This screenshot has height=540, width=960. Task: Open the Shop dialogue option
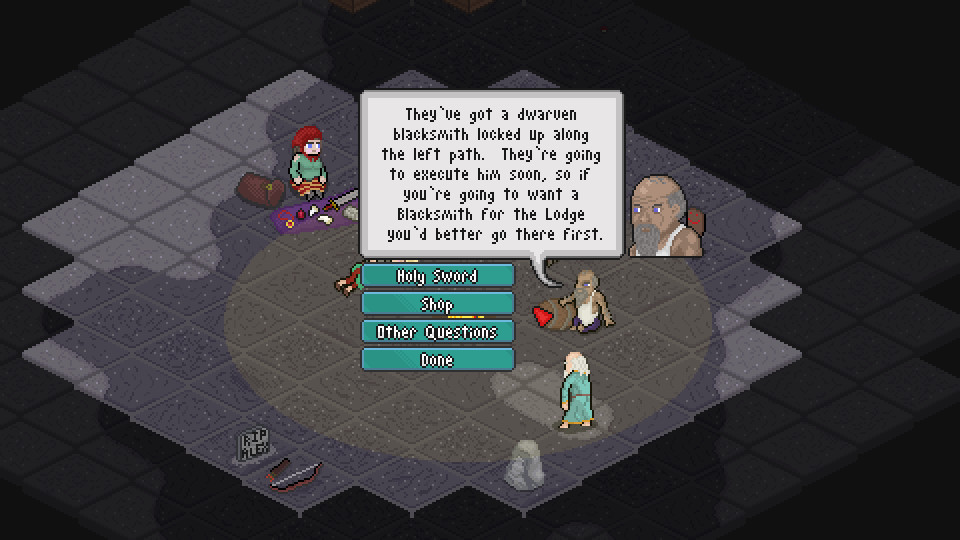[437, 304]
